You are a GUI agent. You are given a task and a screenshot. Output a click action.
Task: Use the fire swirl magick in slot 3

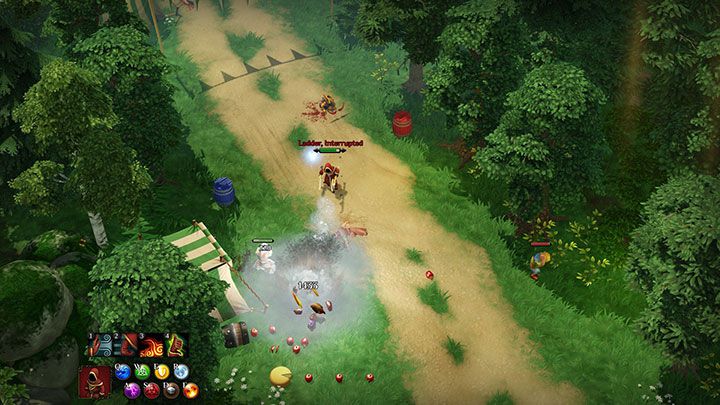tap(151, 347)
